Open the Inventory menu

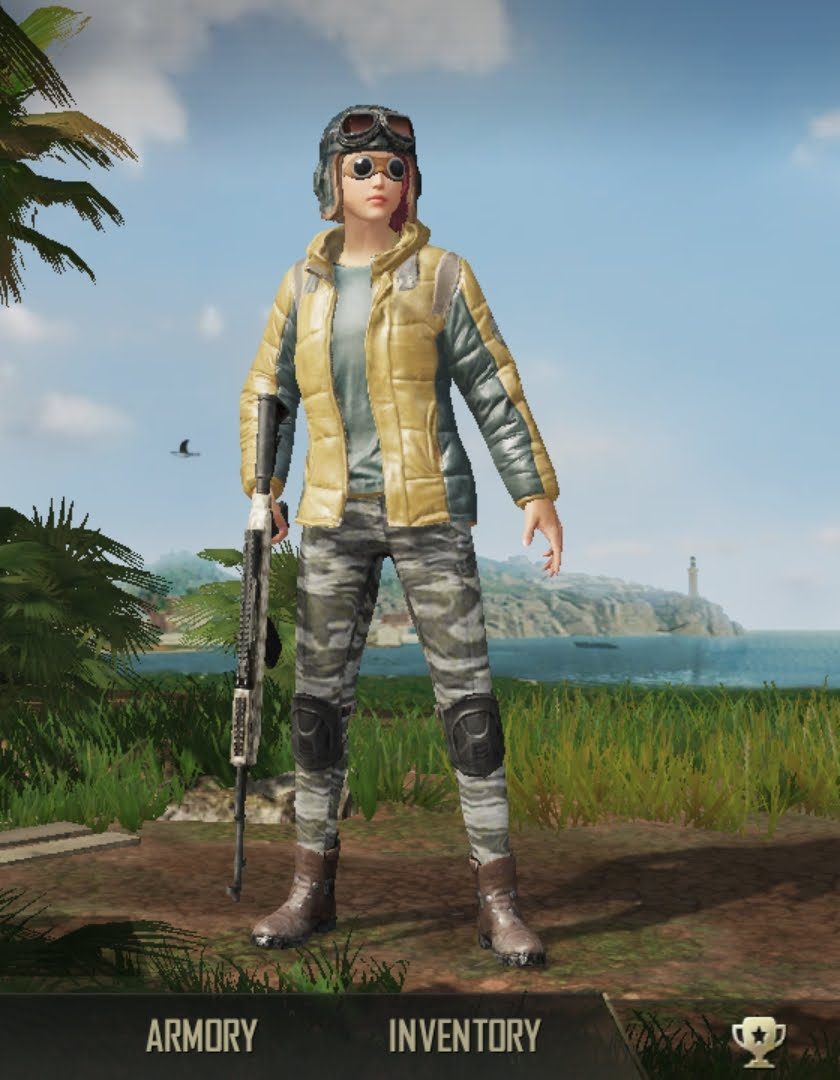click(464, 1036)
